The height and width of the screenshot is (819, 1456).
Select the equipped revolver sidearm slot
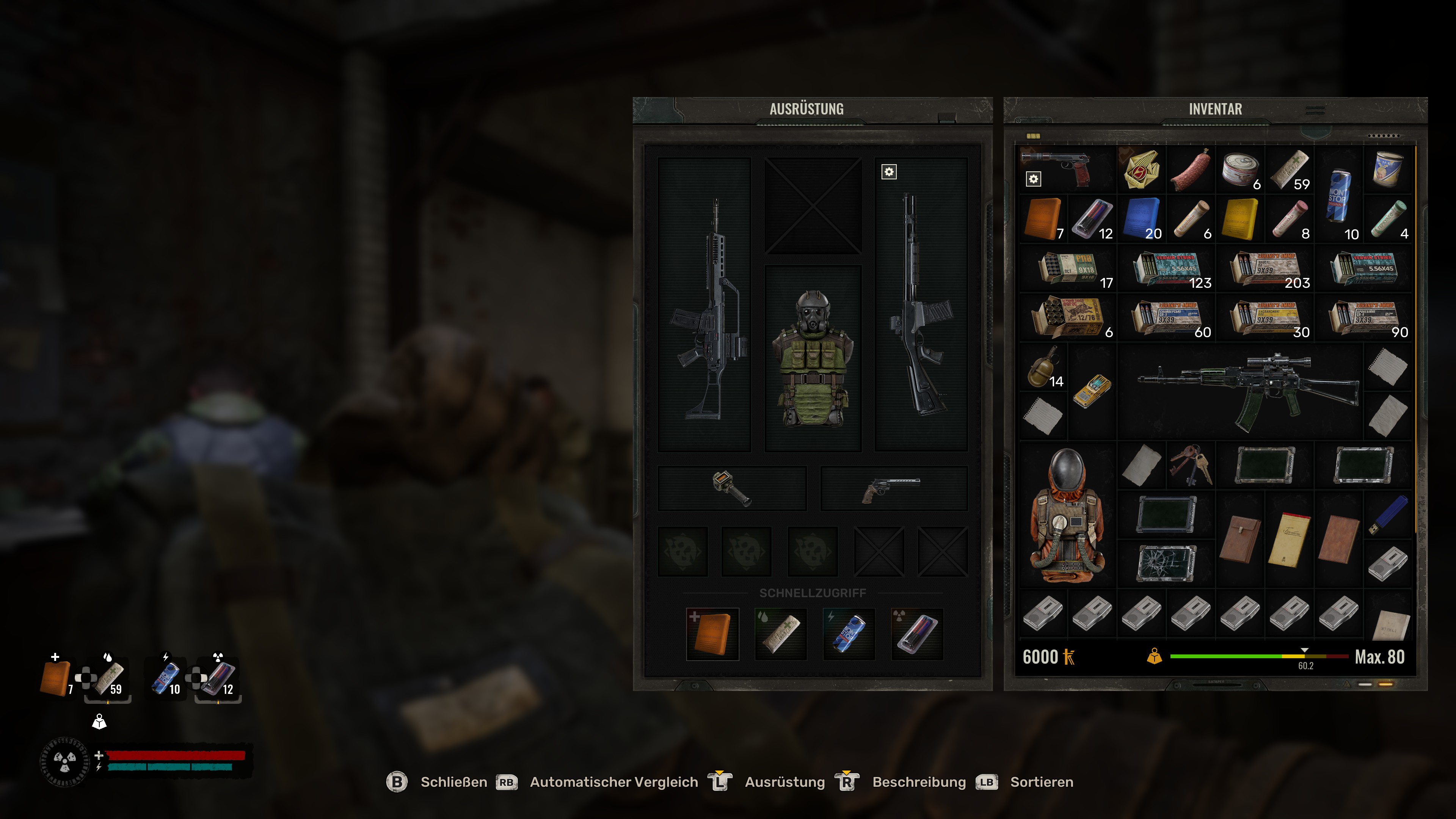(x=894, y=488)
